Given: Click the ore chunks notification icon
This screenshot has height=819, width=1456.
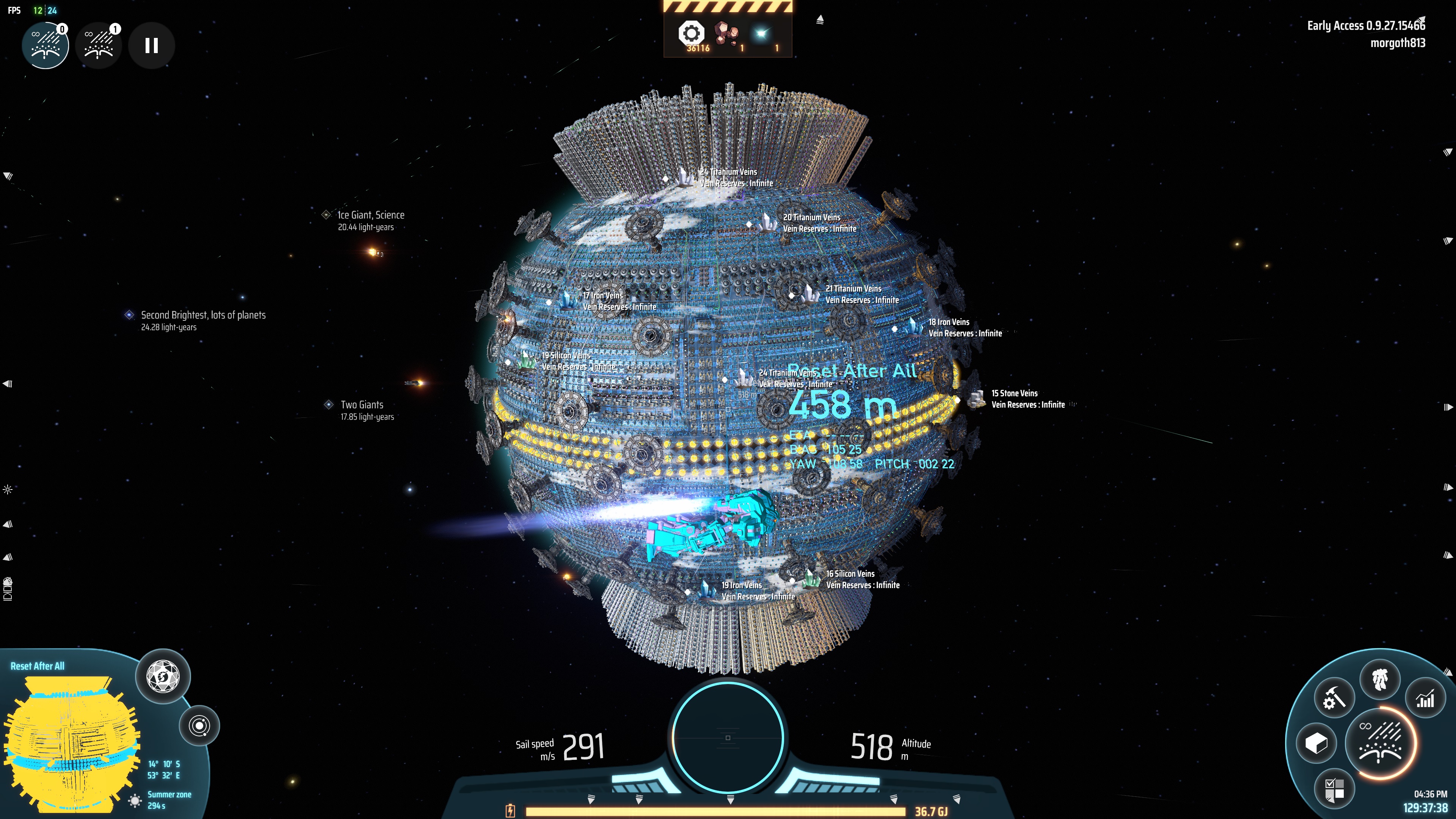Looking at the screenshot, I should pos(726,34).
